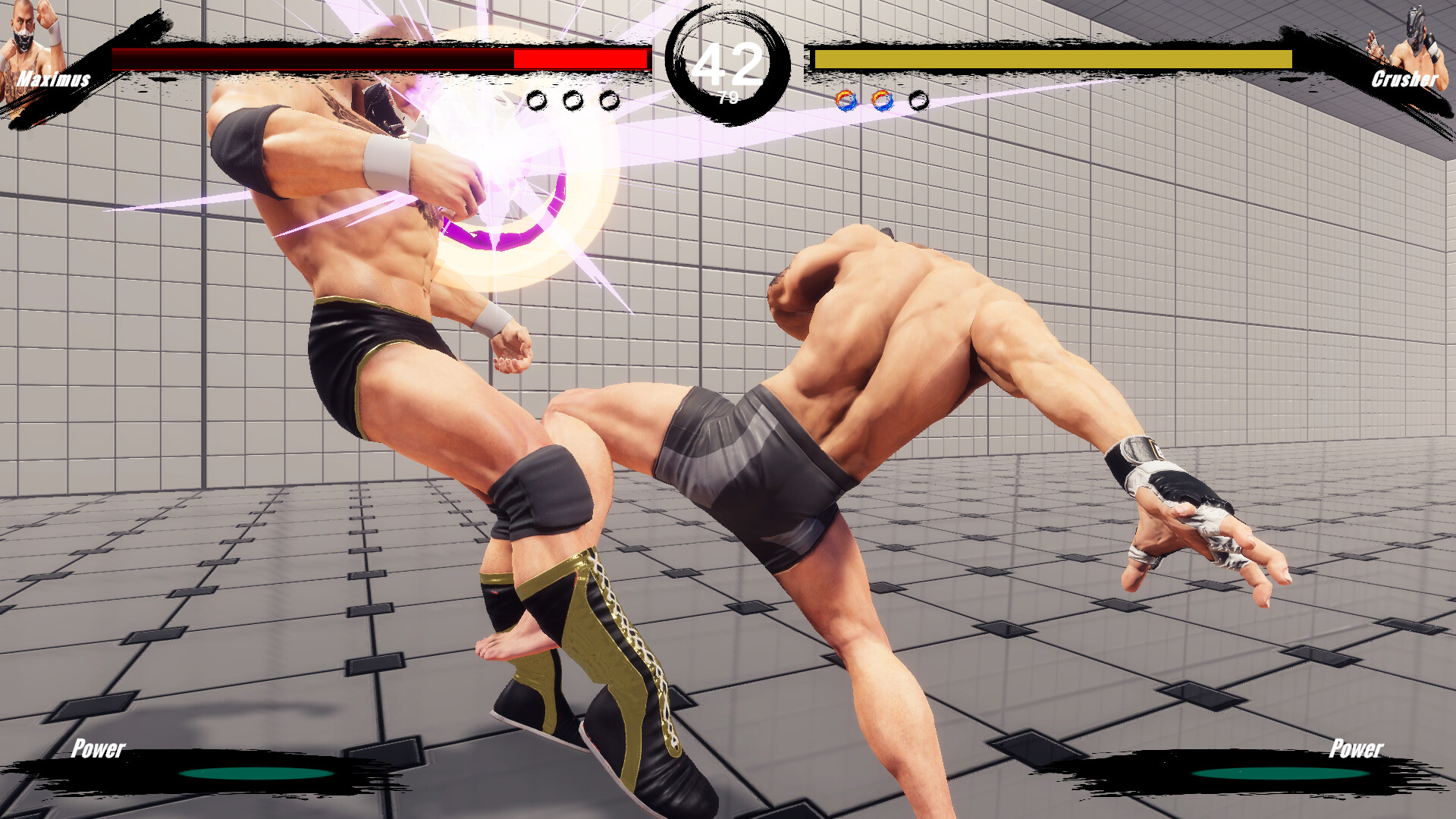This screenshot has height=819, width=1456.
Task: Toggle the unlit round marker under Crusher's bar
Action: click(x=920, y=99)
